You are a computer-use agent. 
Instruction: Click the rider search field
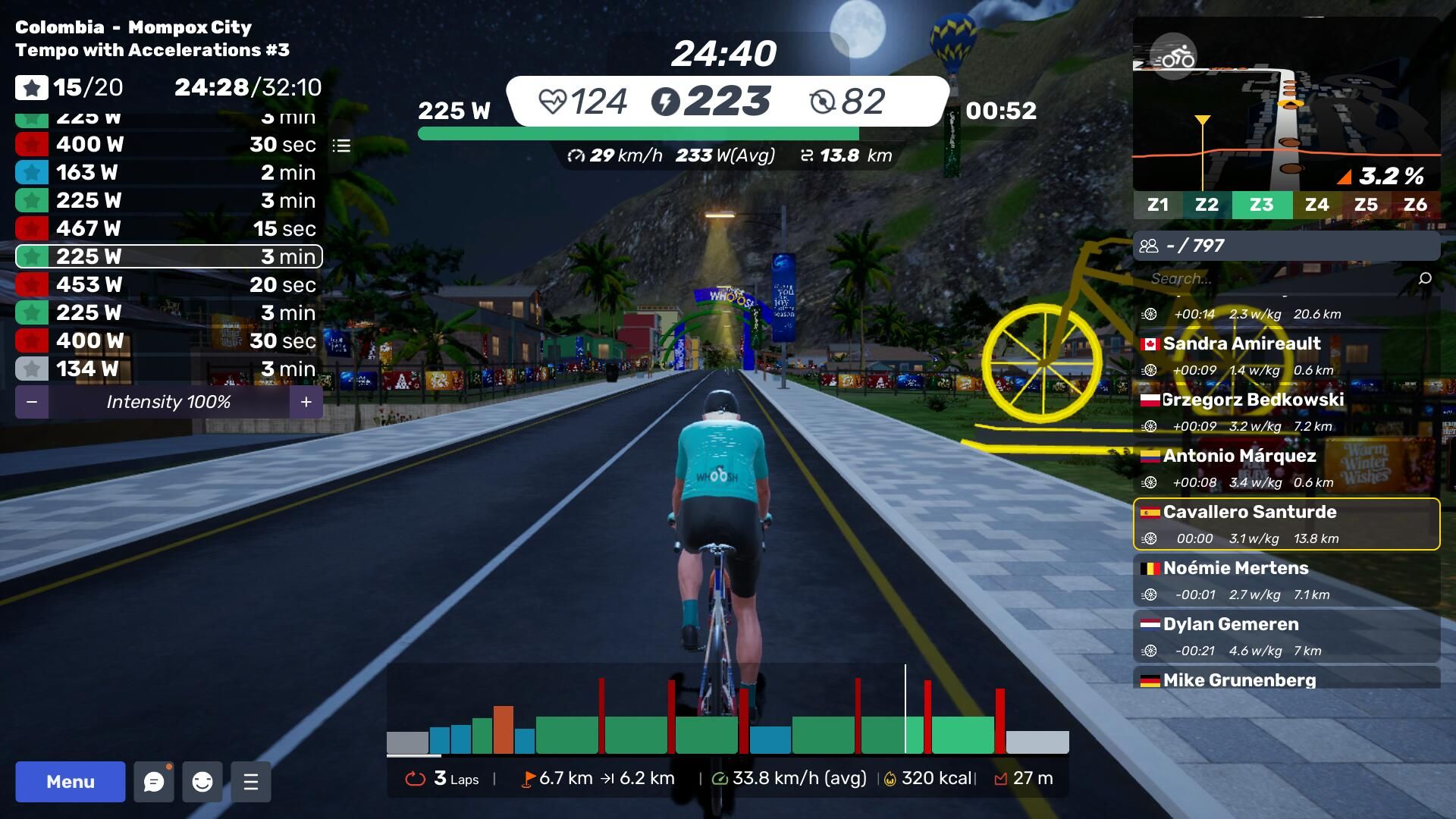[x=1282, y=278]
